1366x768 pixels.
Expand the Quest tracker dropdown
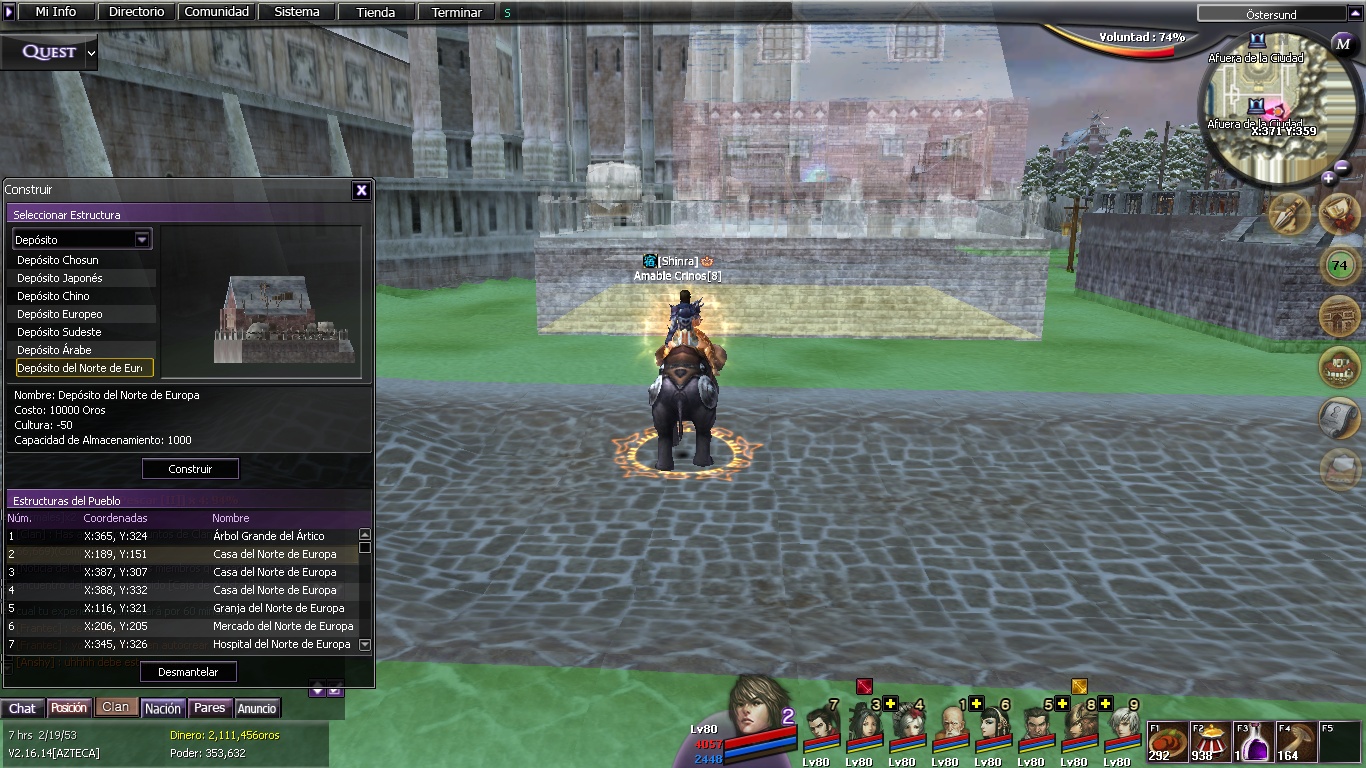click(92, 52)
